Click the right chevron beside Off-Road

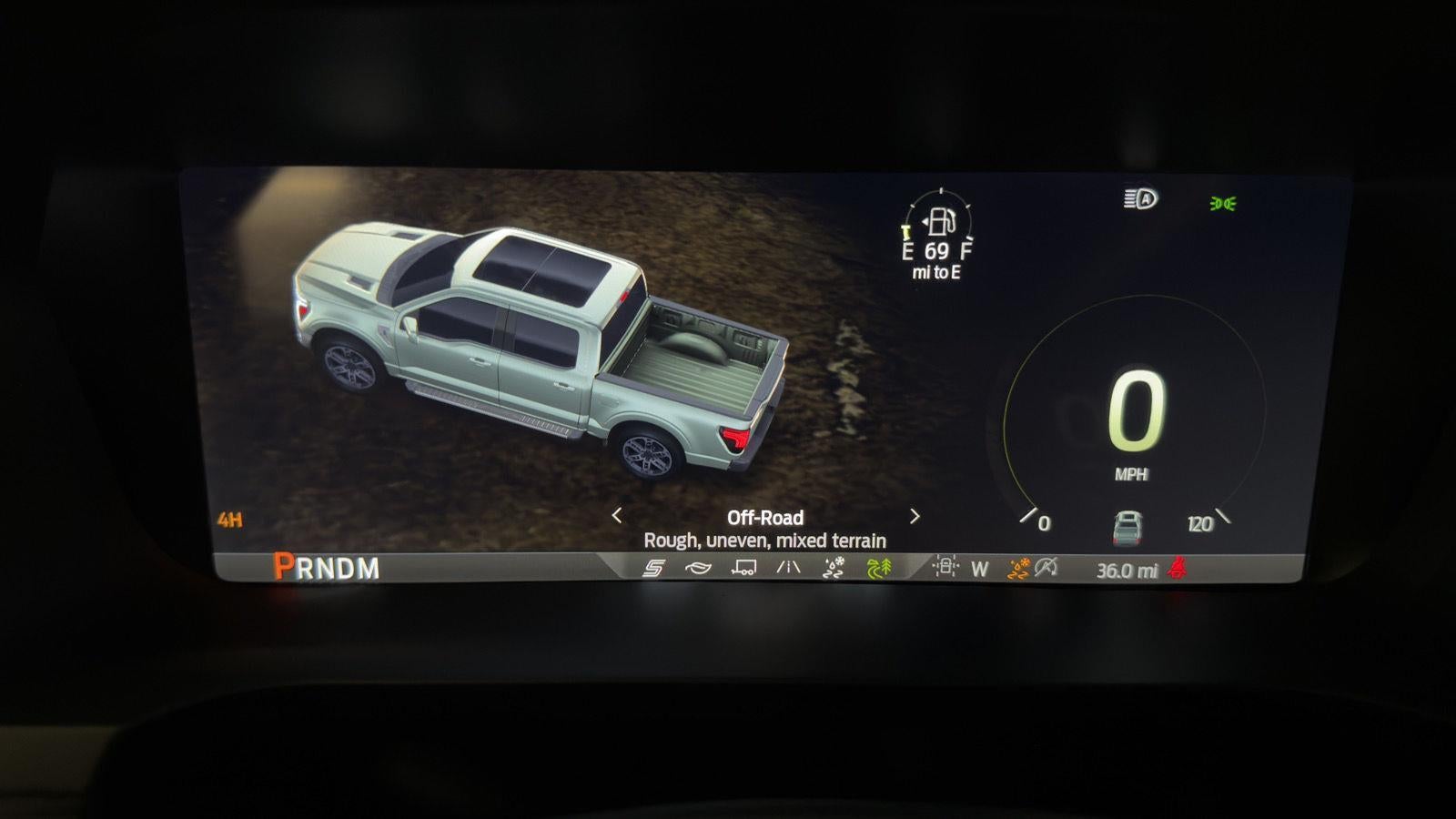click(x=914, y=518)
